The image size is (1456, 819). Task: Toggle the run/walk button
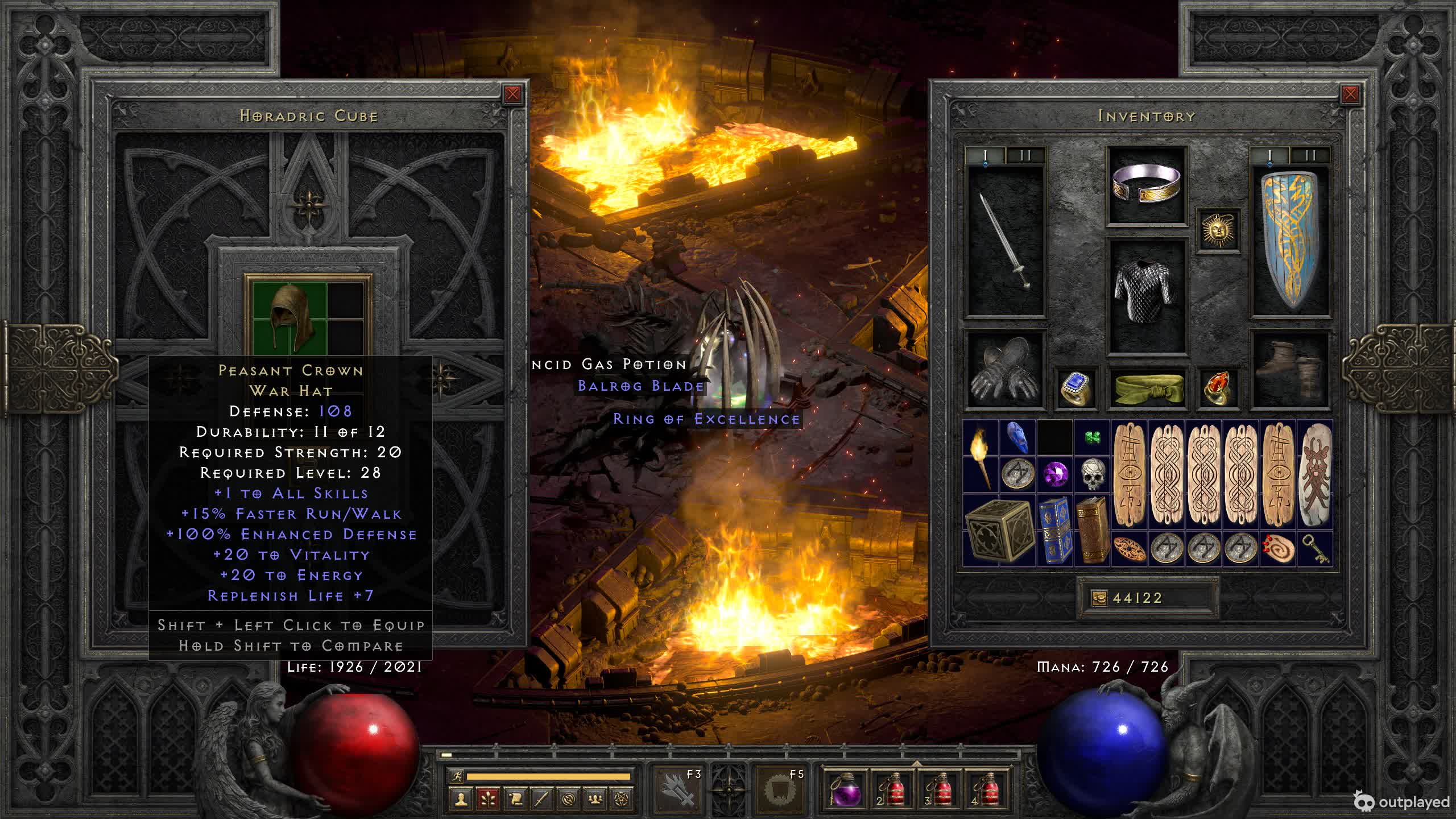[456, 776]
